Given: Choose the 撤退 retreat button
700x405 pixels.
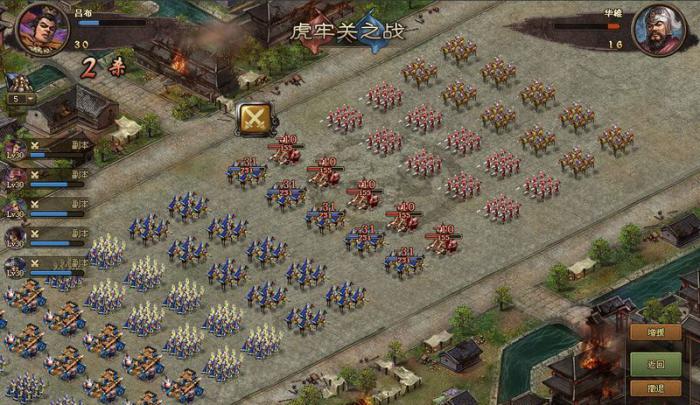Looking at the screenshot, I should tap(656, 388).
